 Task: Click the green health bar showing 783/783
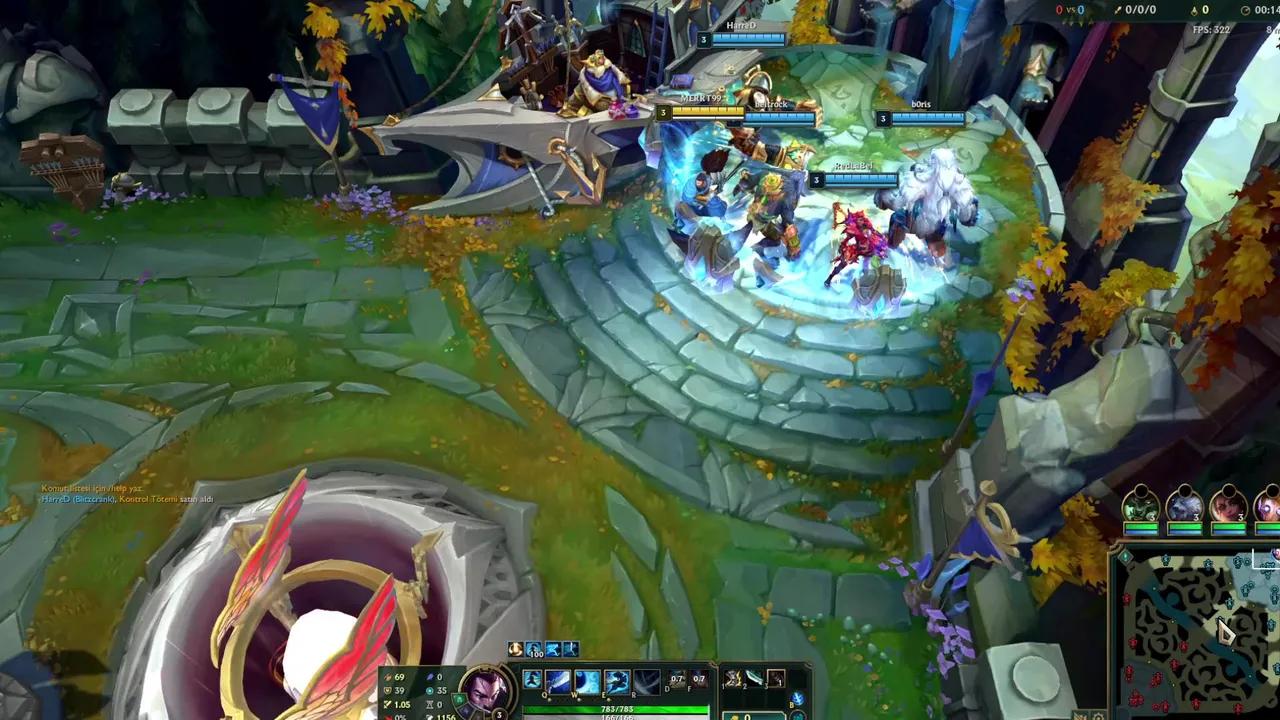(x=618, y=710)
